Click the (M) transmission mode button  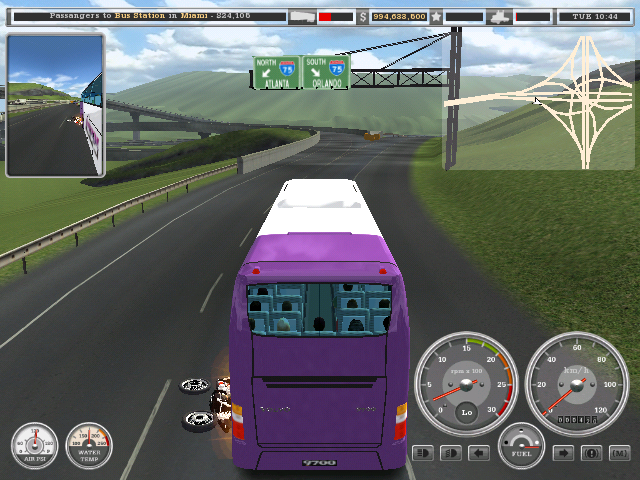(x=619, y=453)
